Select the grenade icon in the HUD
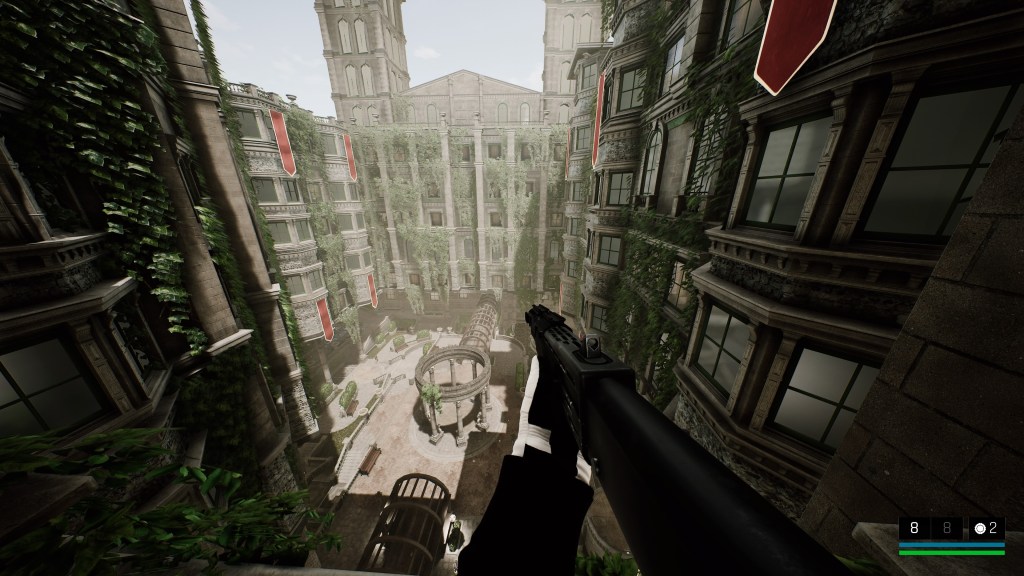The width and height of the screenshot is (1024, 576). pyautogui.click(x=980, y=529)
